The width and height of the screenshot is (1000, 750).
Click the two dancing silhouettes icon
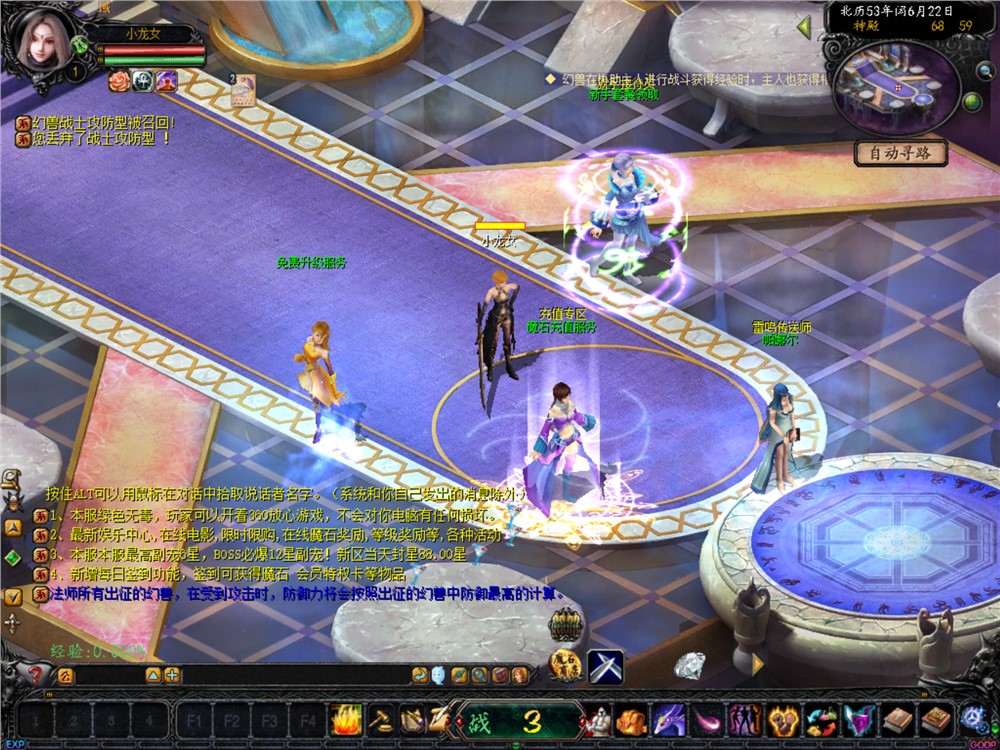coord(743,719)
